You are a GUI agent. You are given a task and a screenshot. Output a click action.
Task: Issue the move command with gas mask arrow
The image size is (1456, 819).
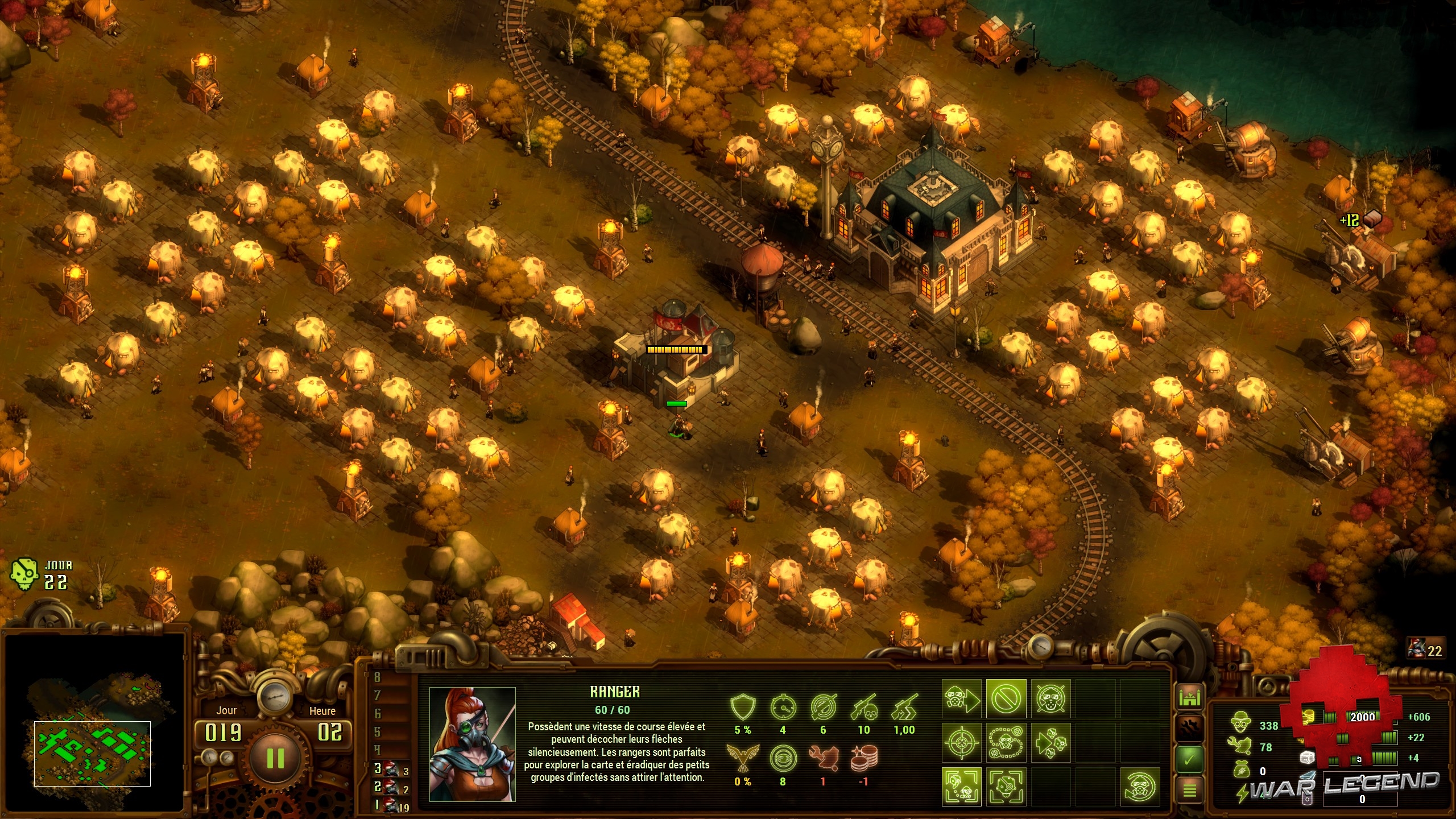tap(962, 699)
